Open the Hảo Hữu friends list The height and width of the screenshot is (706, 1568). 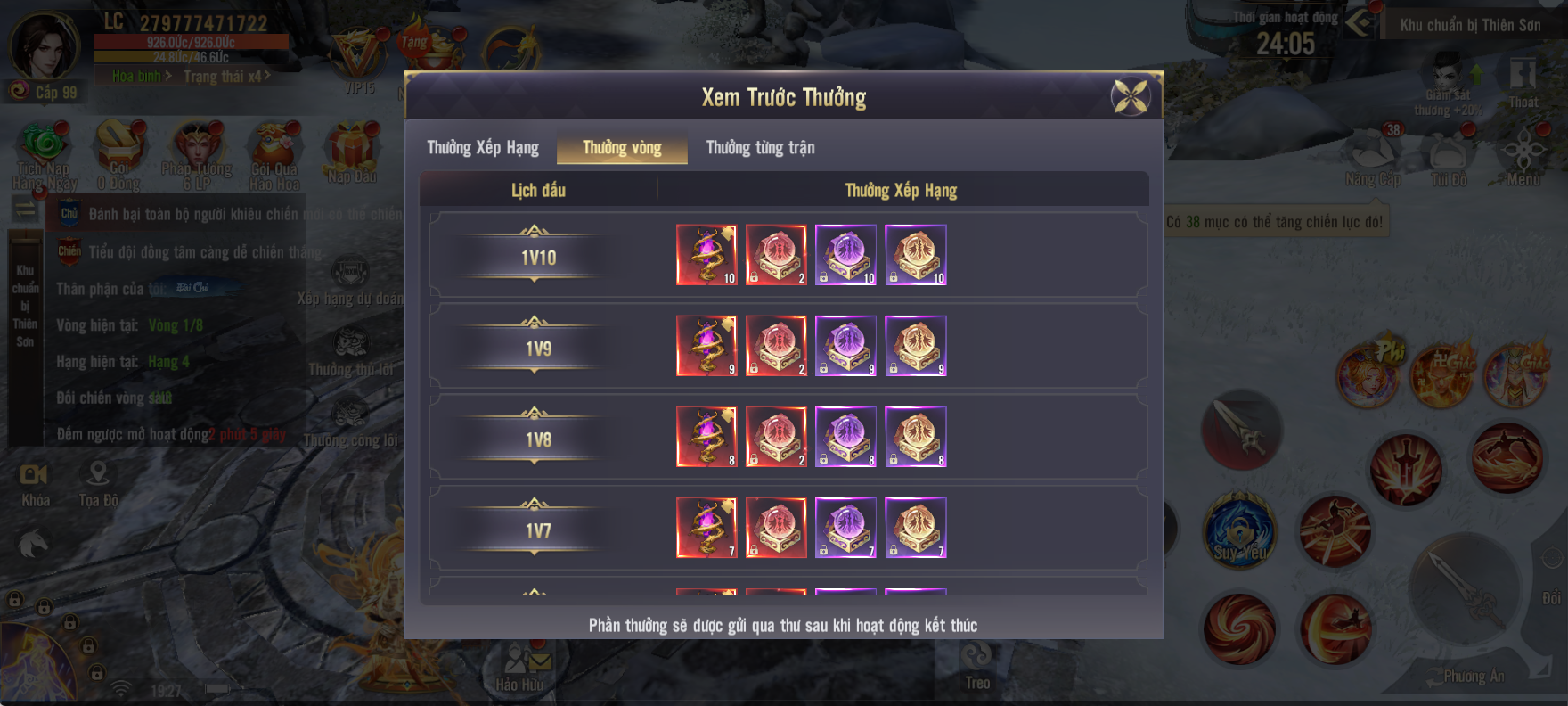(519, 667)
